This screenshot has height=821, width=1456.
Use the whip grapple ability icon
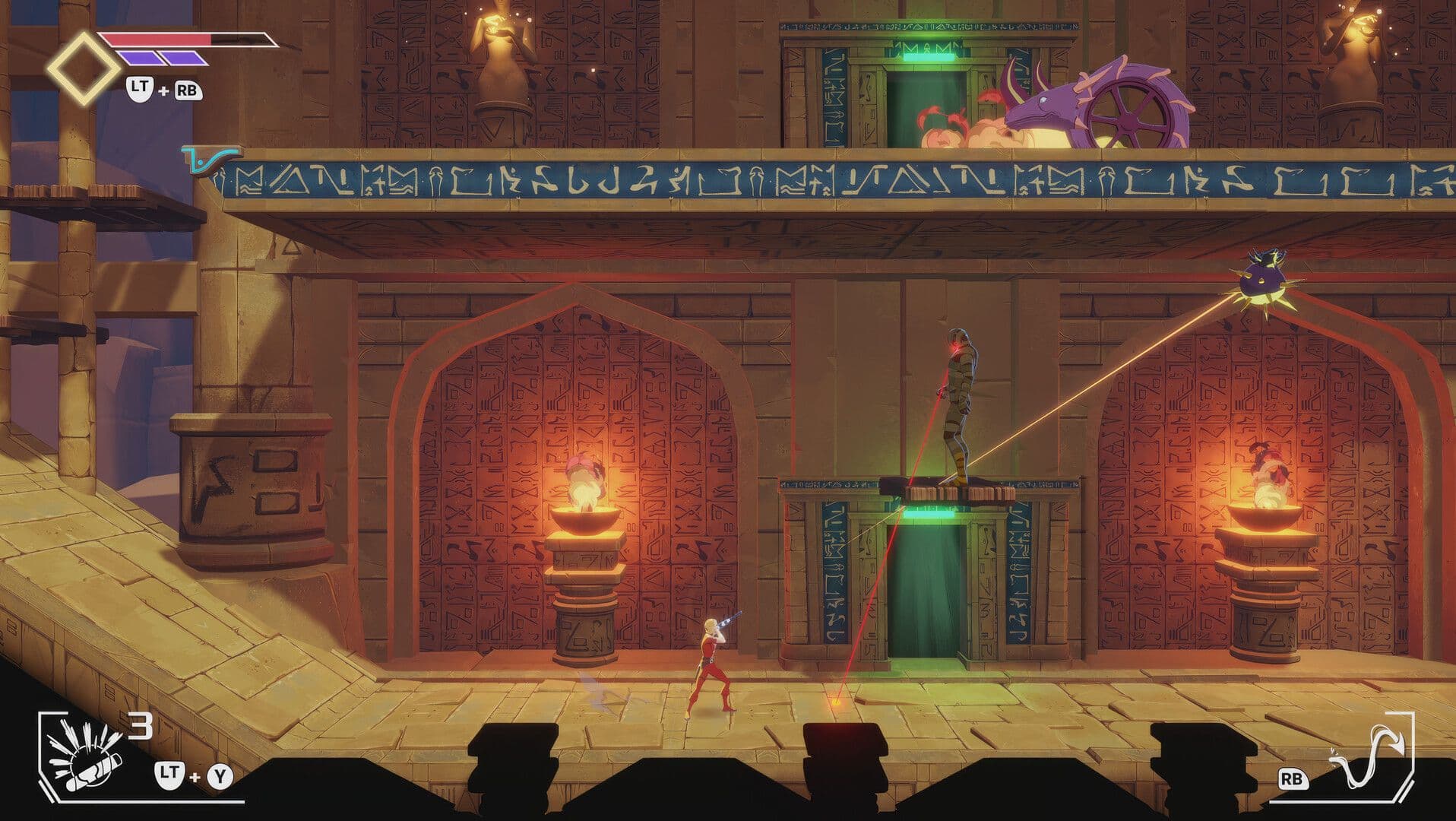[x=1370, y=756]
